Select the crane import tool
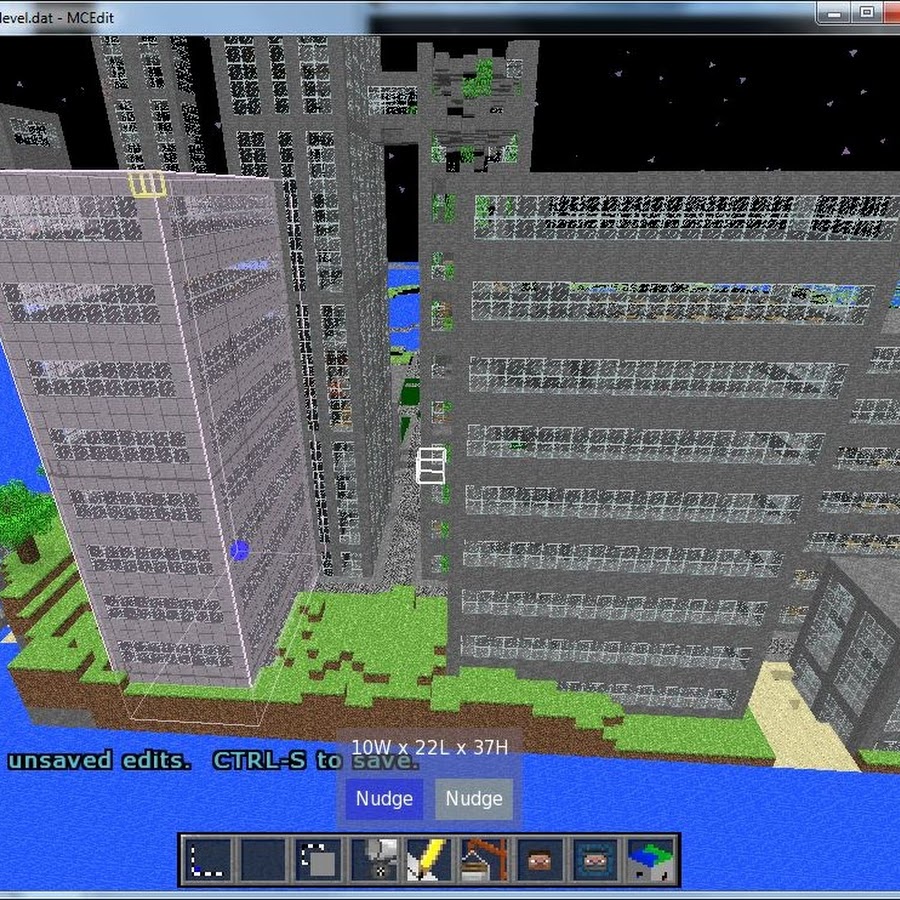 click(x=484, y=860)
